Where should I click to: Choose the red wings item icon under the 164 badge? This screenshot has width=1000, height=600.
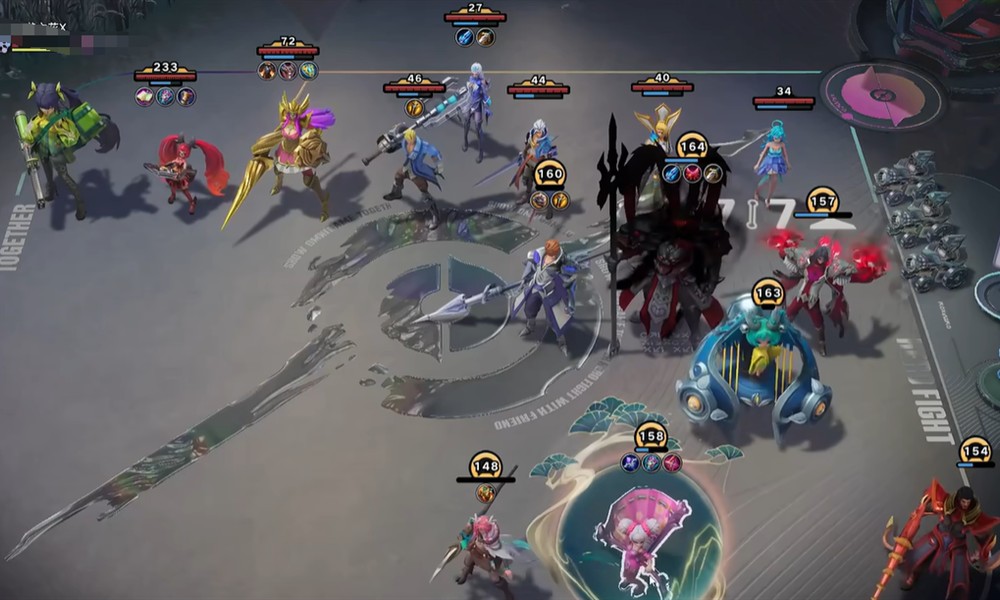tap(692, 174)
